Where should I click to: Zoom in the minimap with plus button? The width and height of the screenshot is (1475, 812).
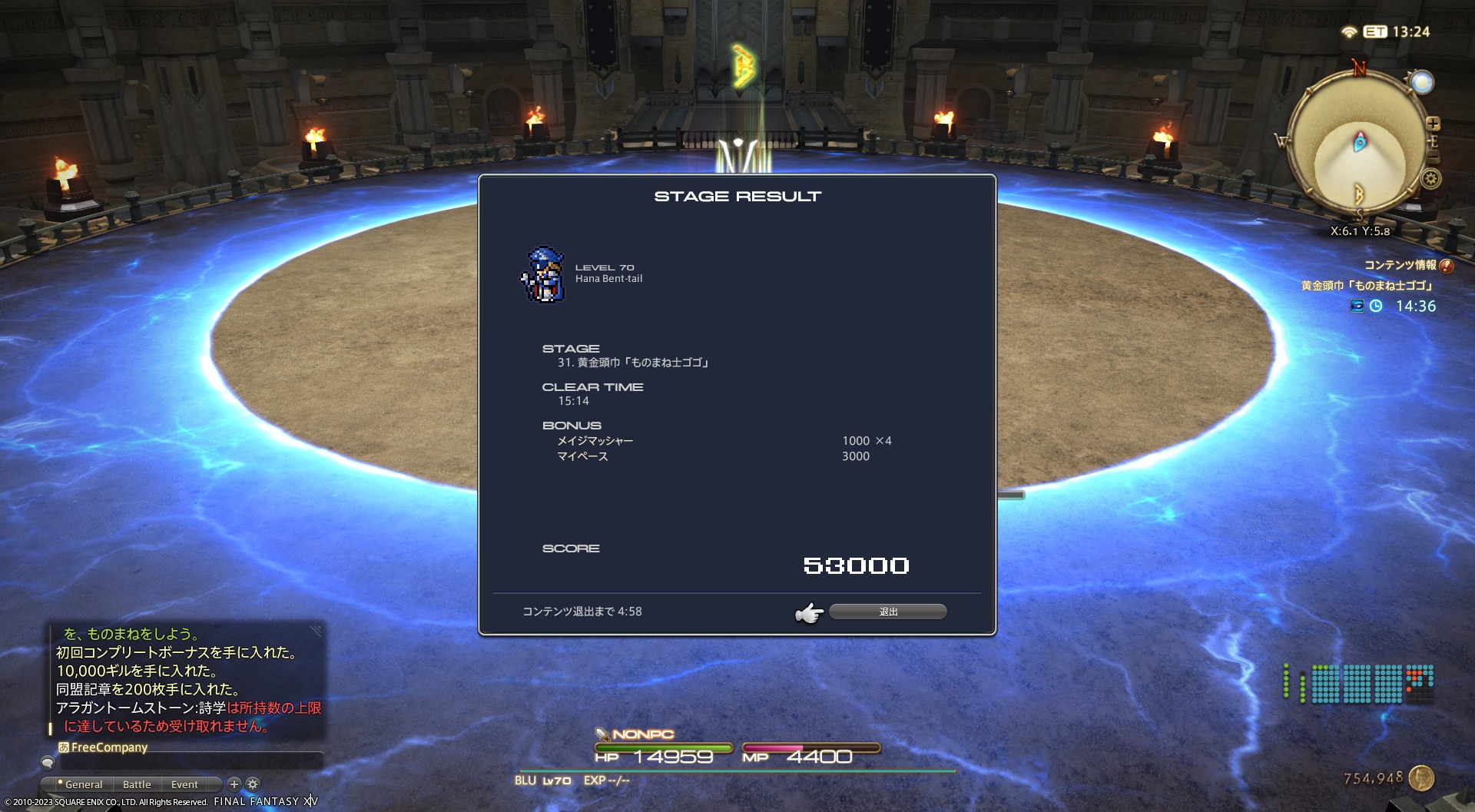1433,124
